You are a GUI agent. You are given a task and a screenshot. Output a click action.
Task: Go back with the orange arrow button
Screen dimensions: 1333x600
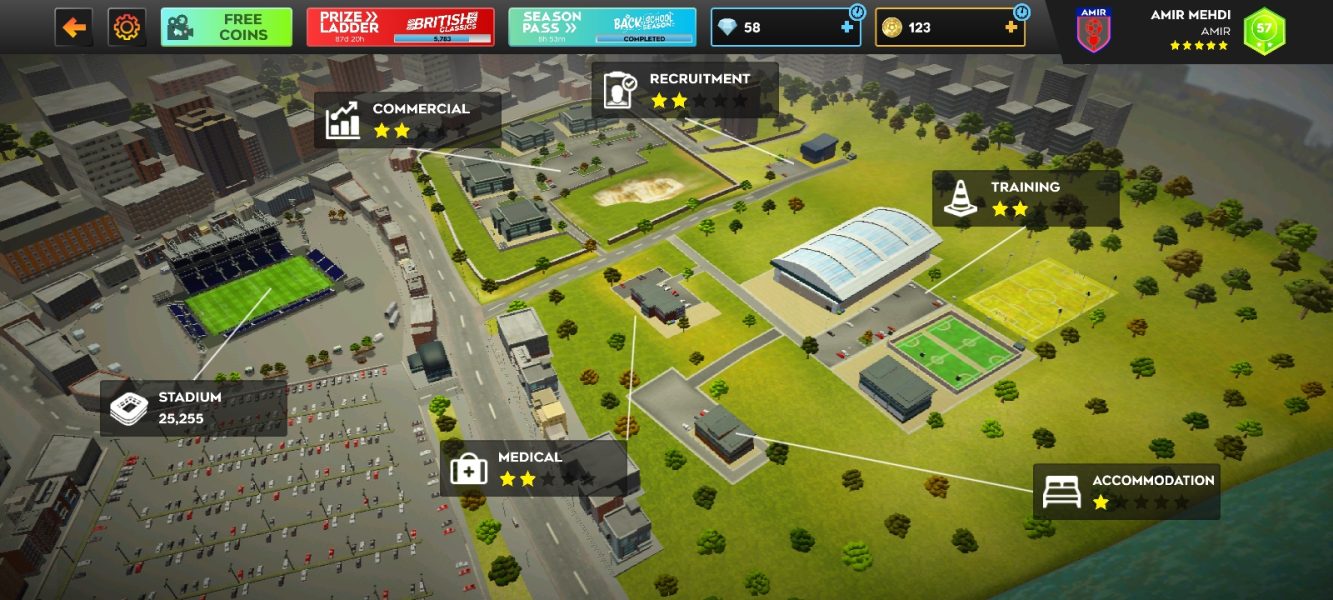pos(74,27)
